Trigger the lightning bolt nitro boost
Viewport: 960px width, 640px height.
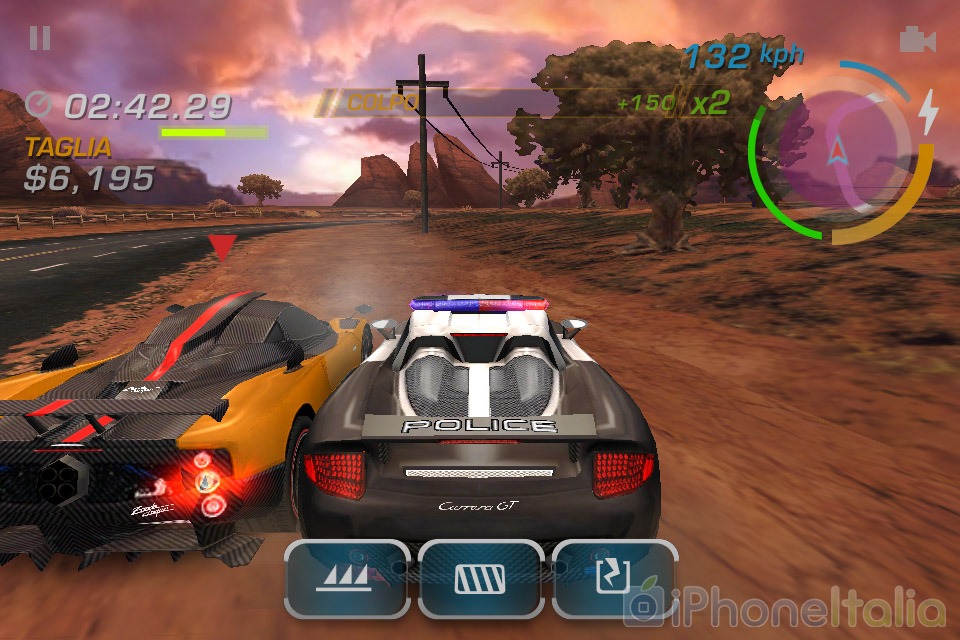coord(929,112)
